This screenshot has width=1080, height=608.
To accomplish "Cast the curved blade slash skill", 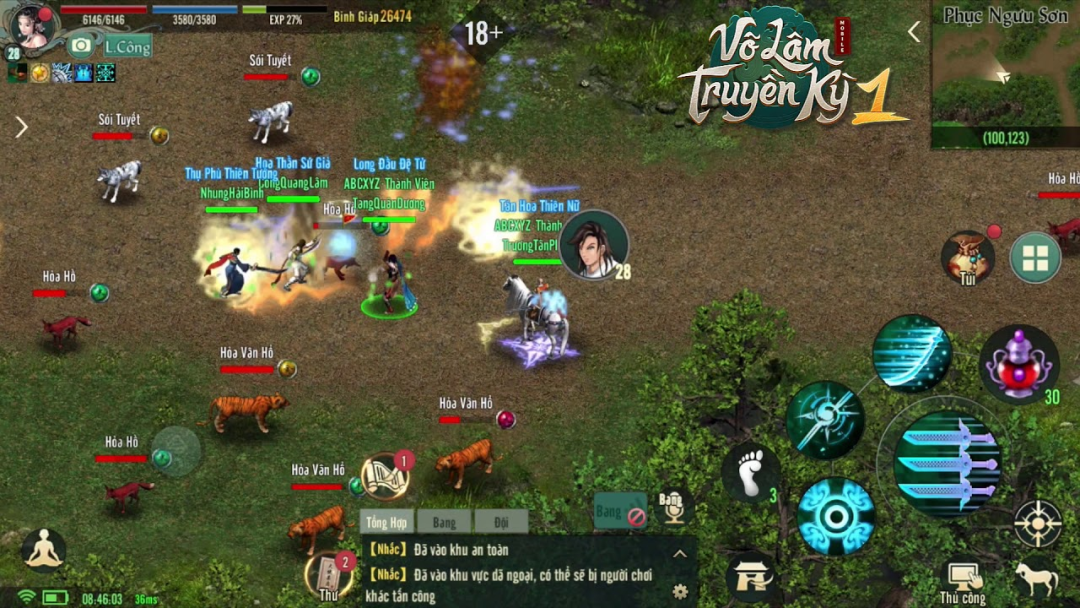I will pyautogui.click(x=911, y=352).
